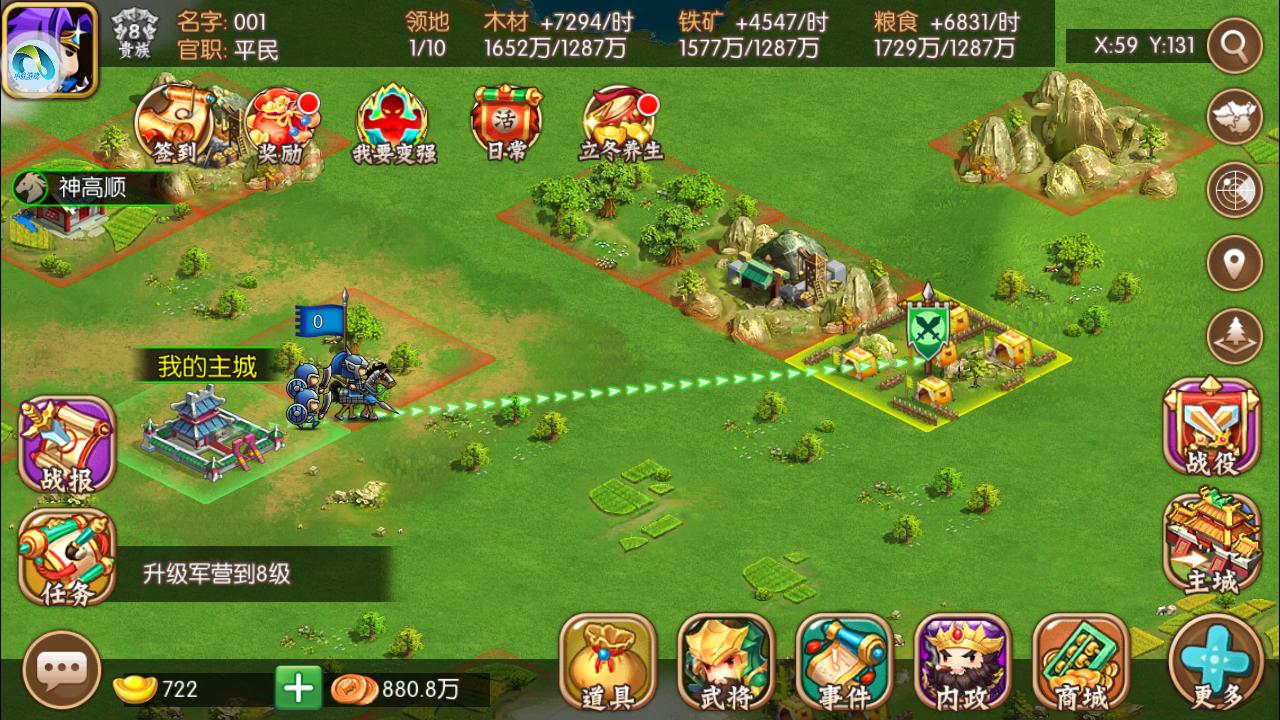
Task: Select the 升级军营到8级 quest tracker
Action: click(x=216, y=574)
